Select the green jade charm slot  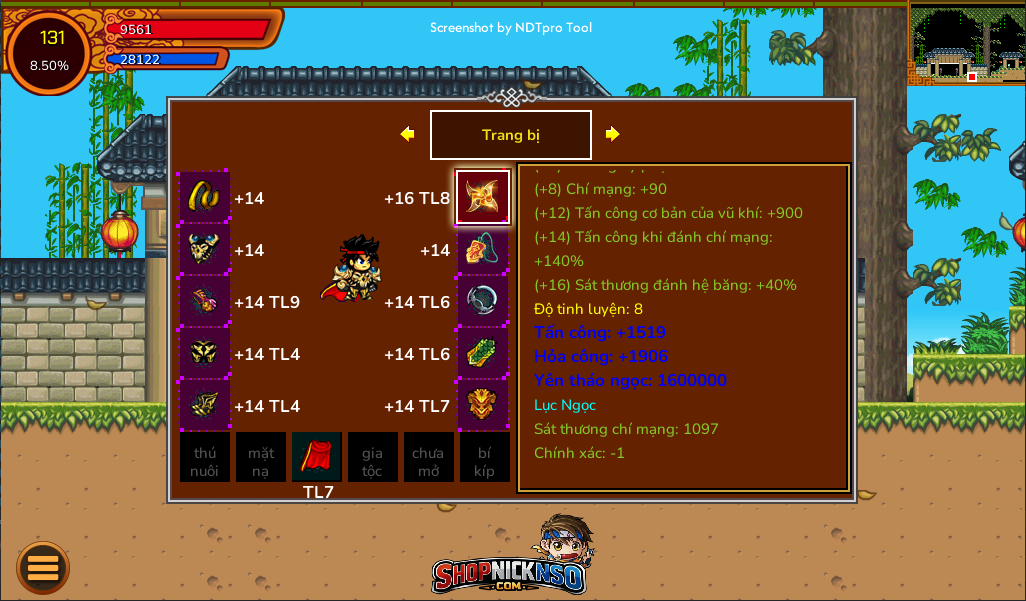point(483,353)
